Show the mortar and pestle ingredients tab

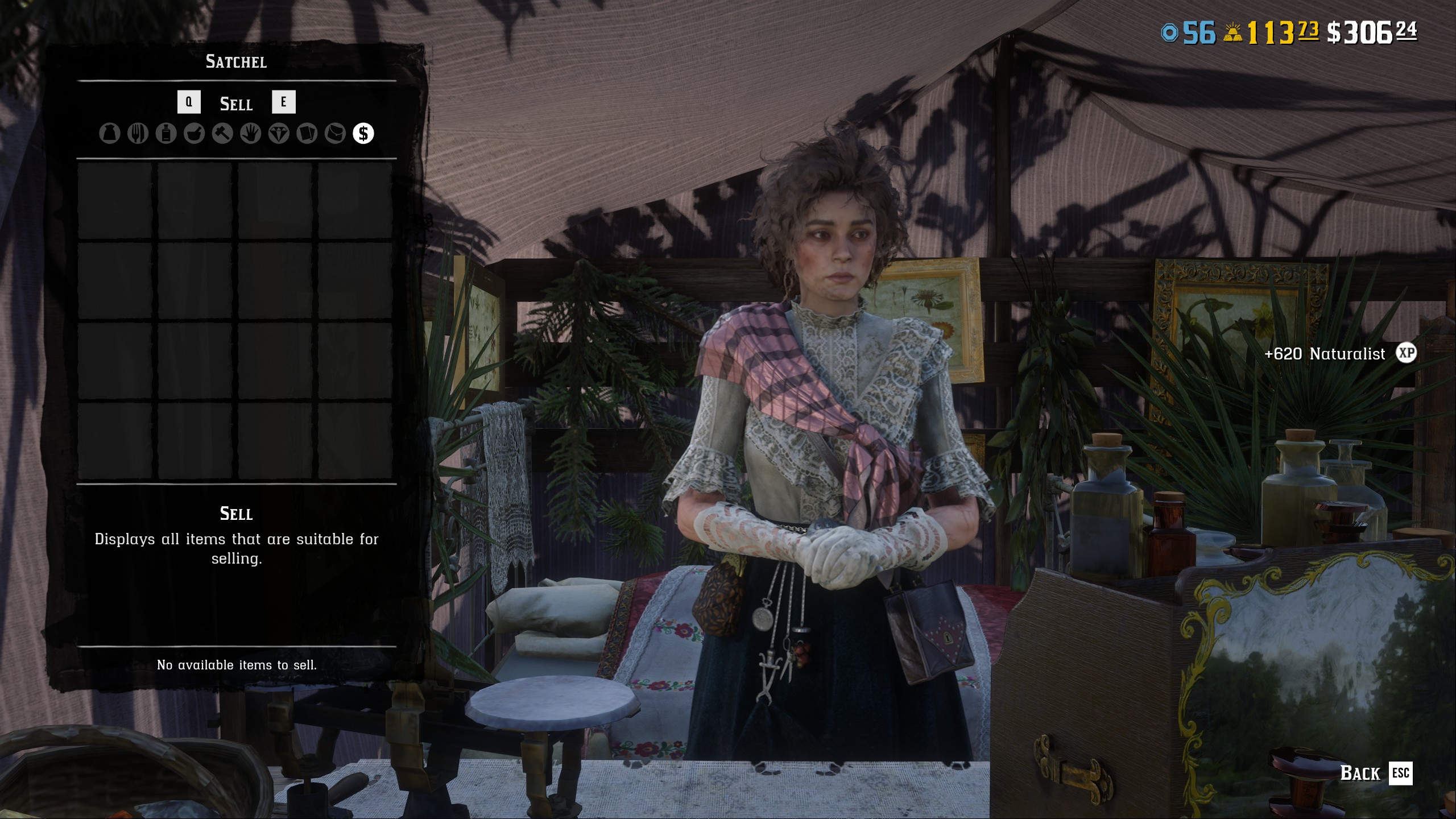click(x=194, y=134)
